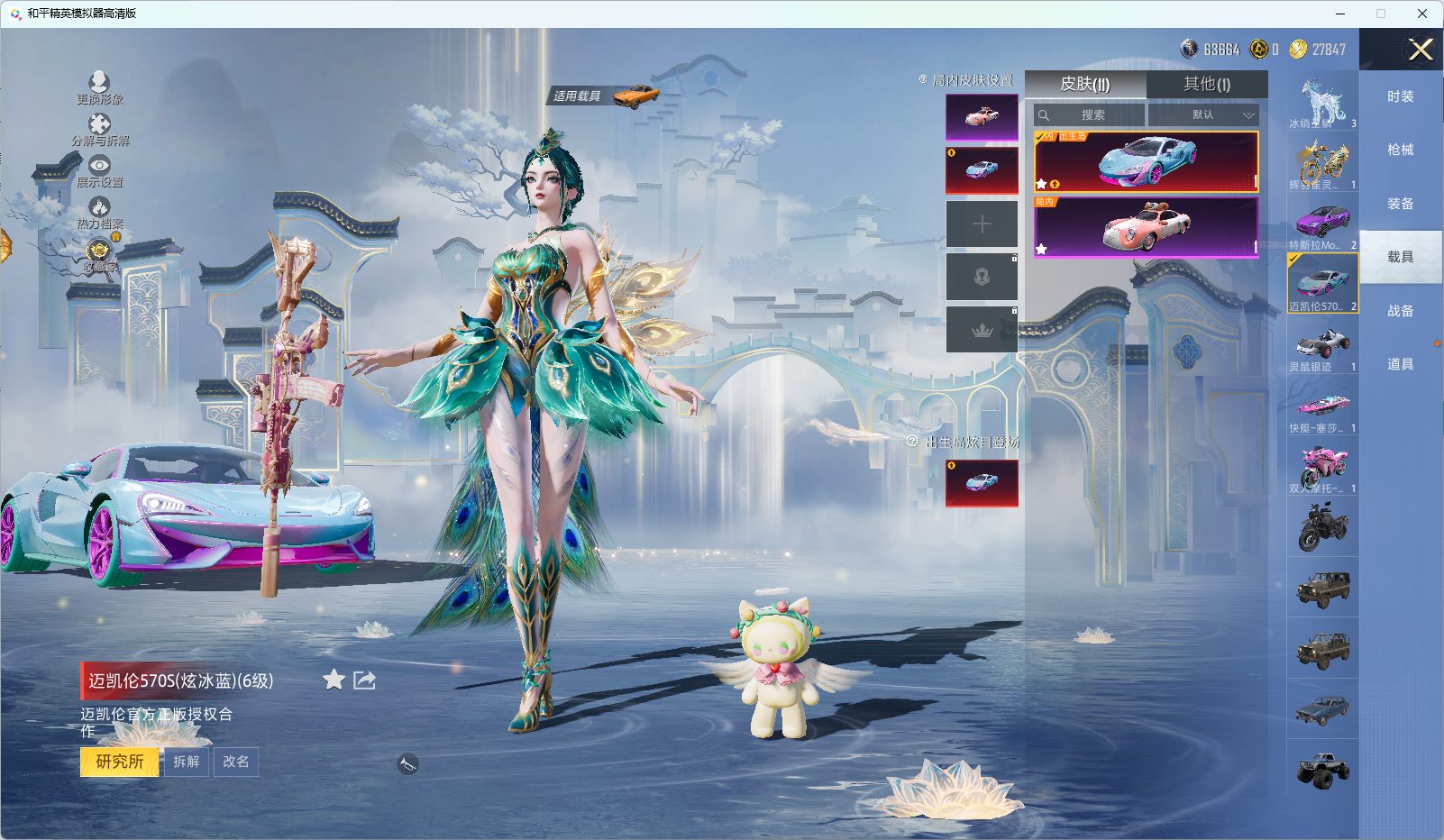Pick the pink 双人摩托 motorcycle thumbnail

click(1322, 465)
